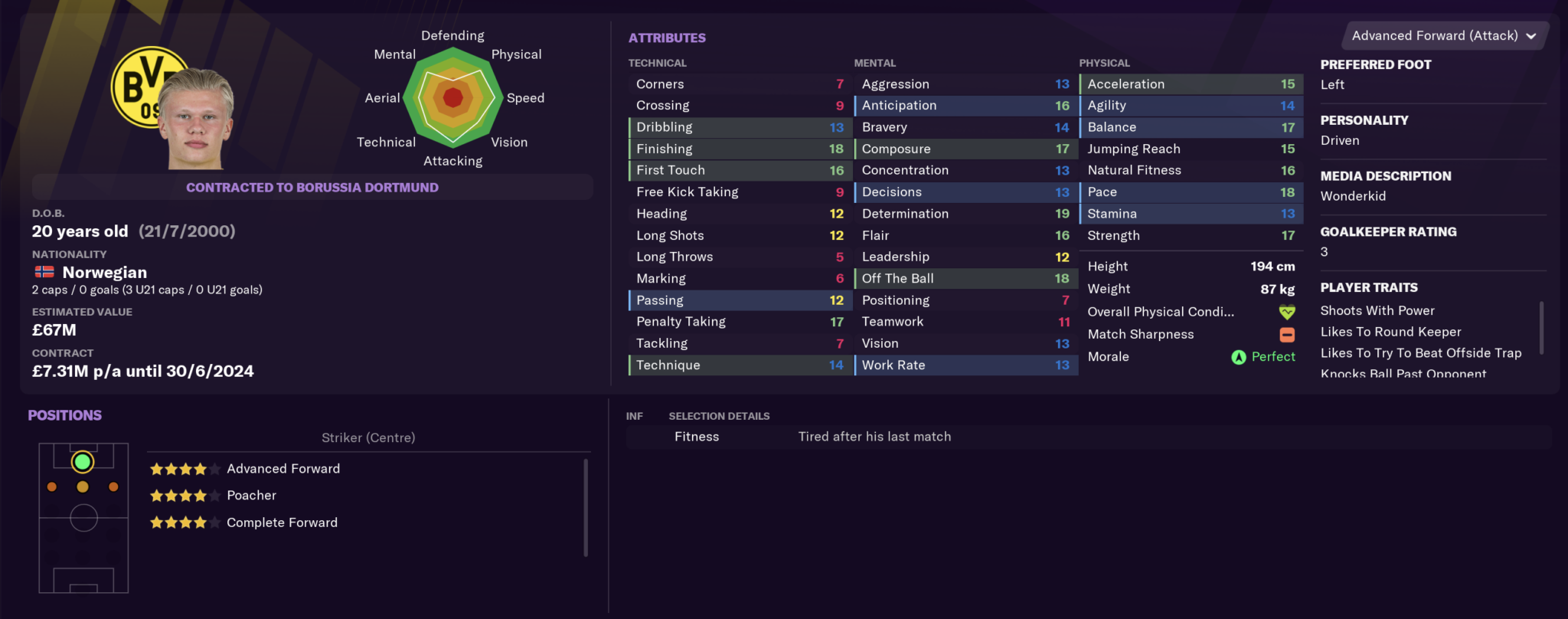
Task: Click the INF column header
Action: click(x=635, y=416)
